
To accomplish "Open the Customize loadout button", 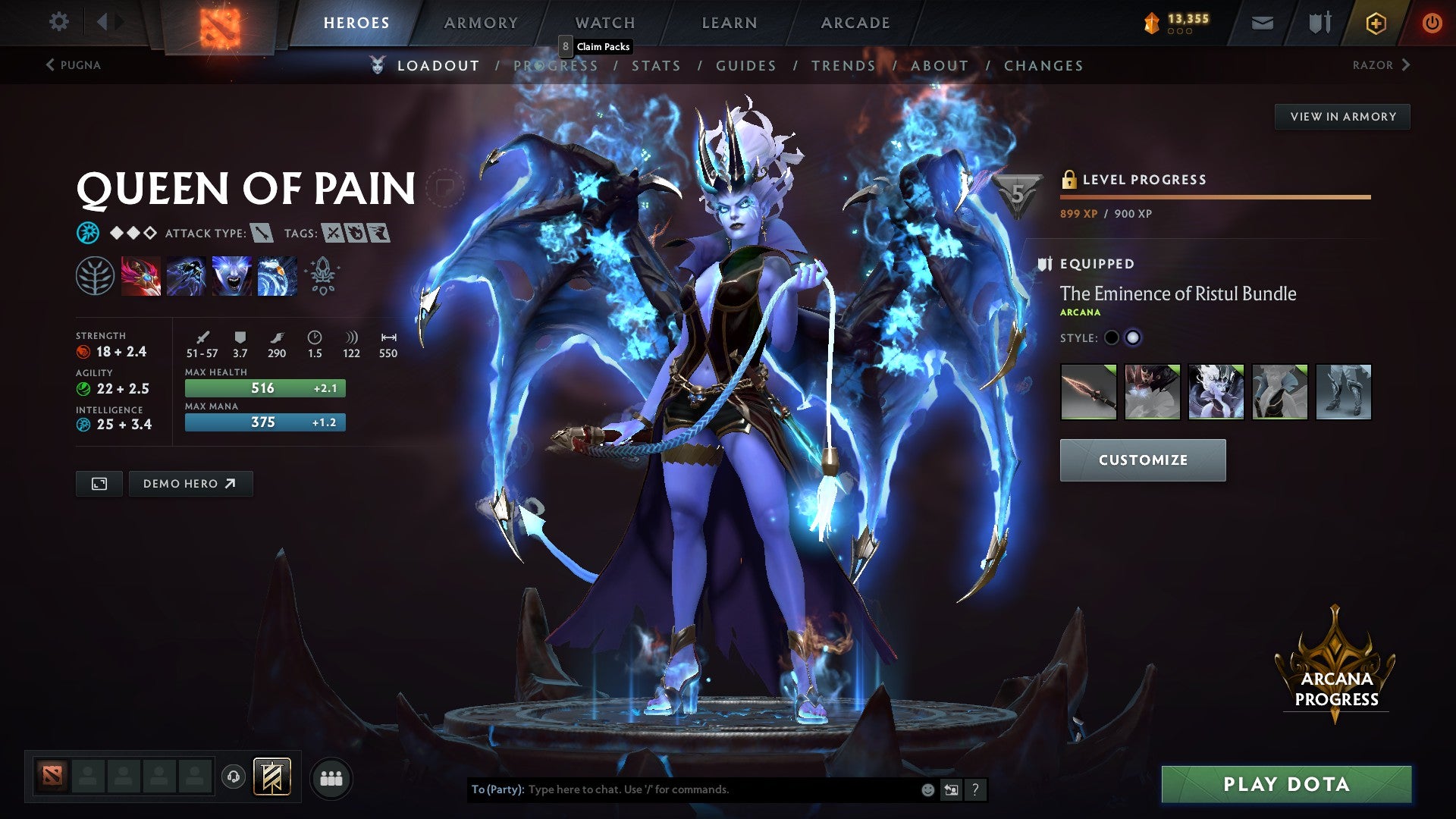I will [x=1142, y=460].
